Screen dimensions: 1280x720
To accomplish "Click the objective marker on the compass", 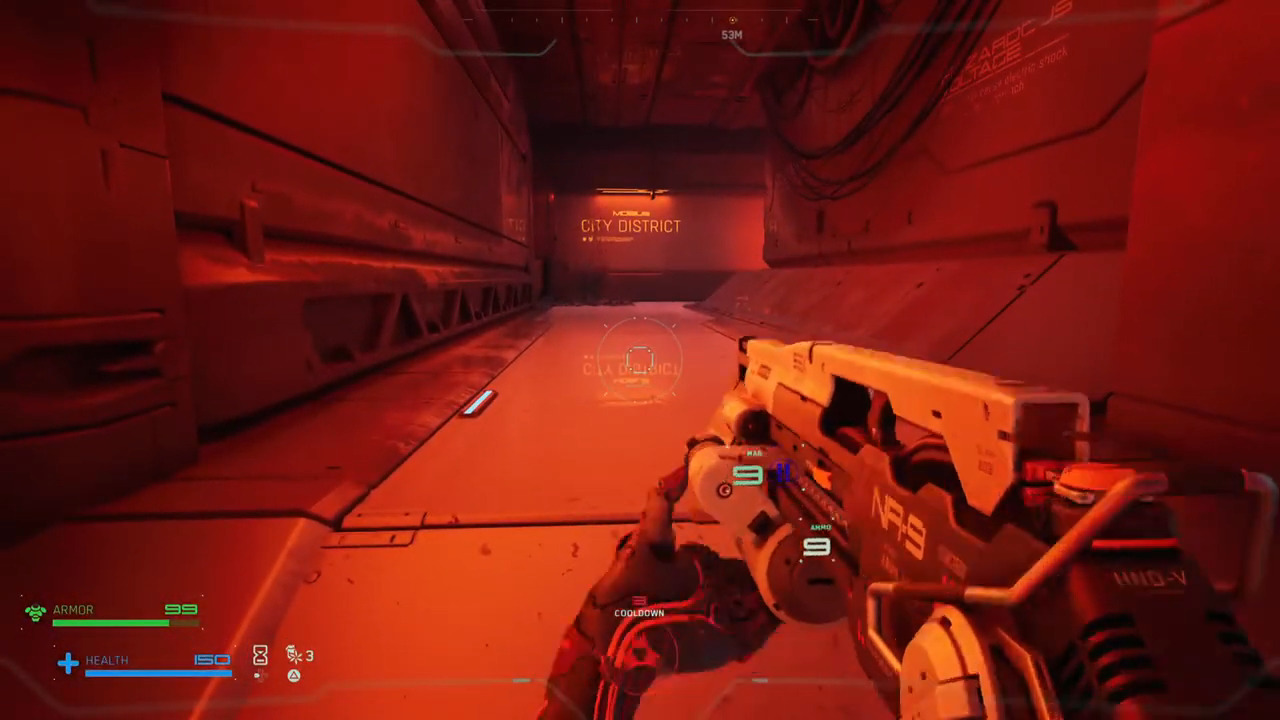I will 732,20.
